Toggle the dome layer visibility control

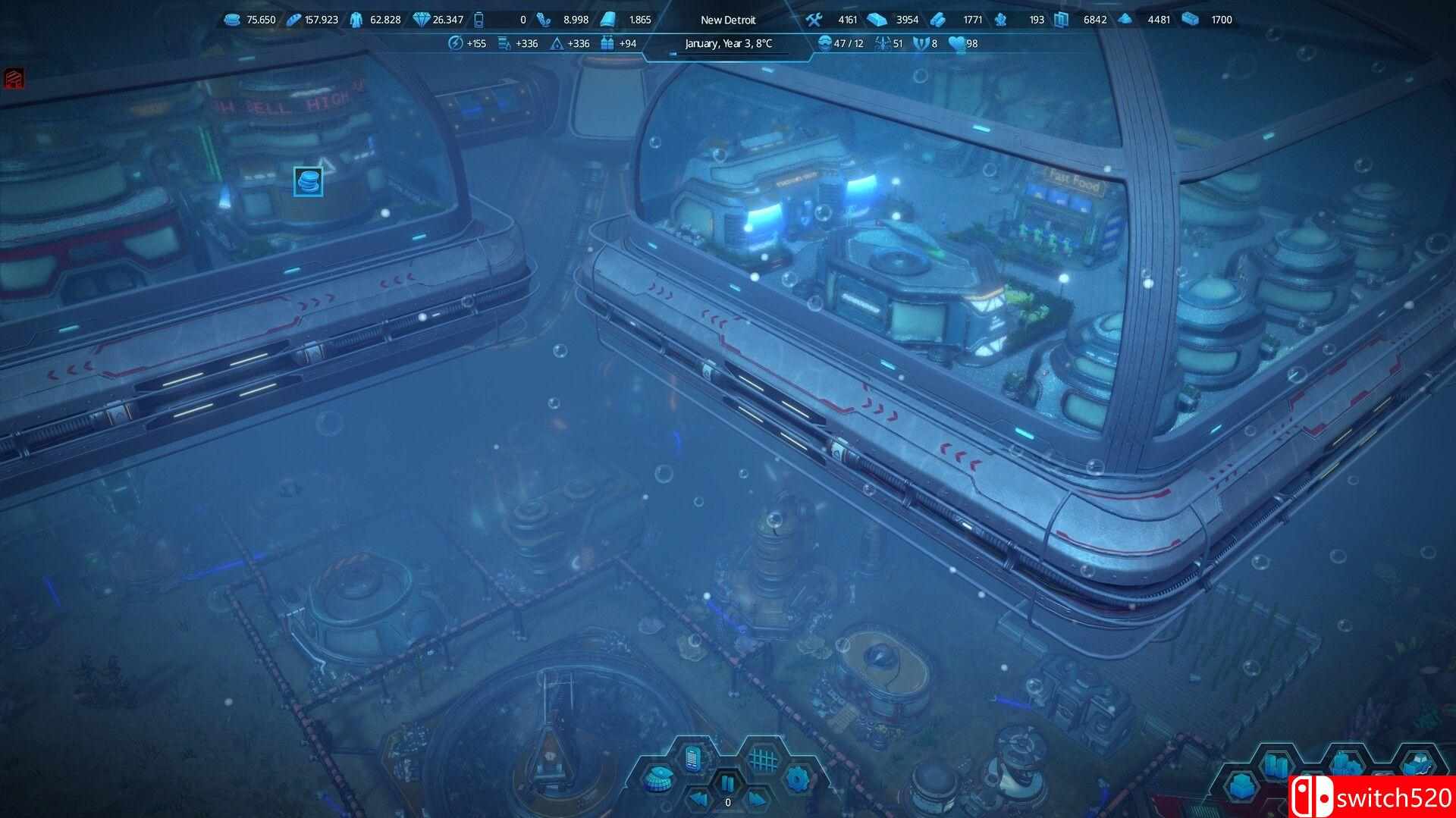tap(658, 779)
